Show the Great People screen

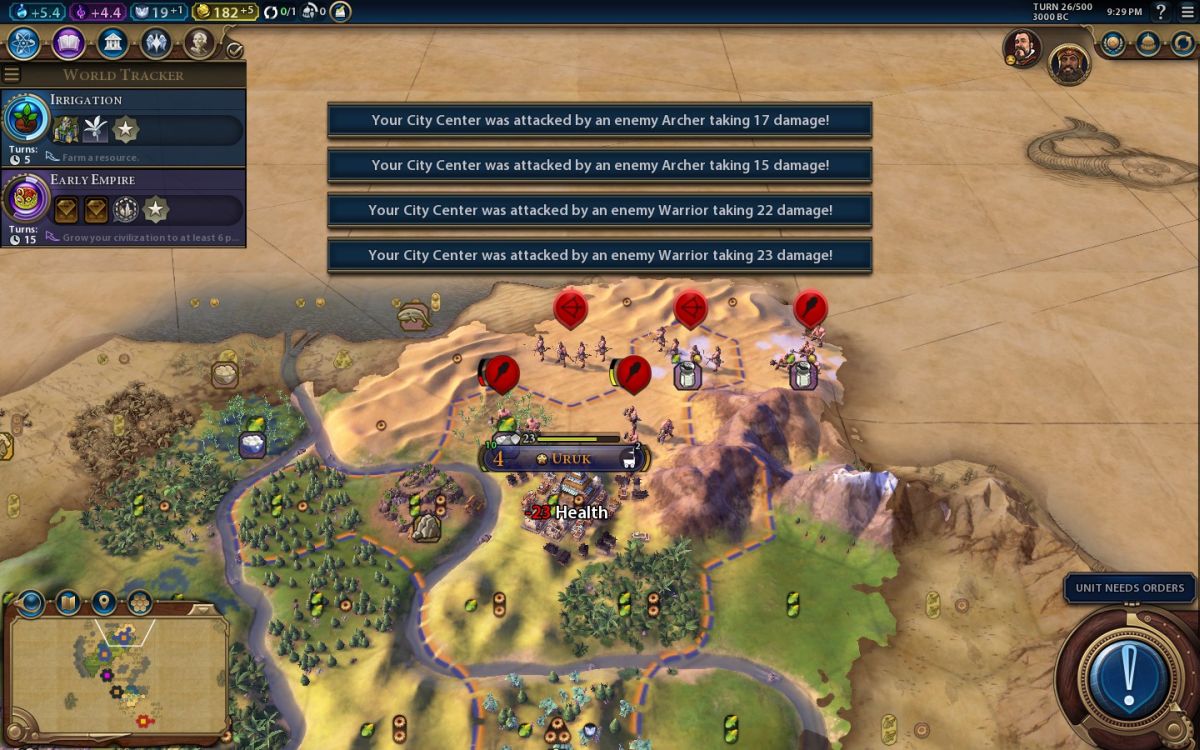click(x=200, y=43)
